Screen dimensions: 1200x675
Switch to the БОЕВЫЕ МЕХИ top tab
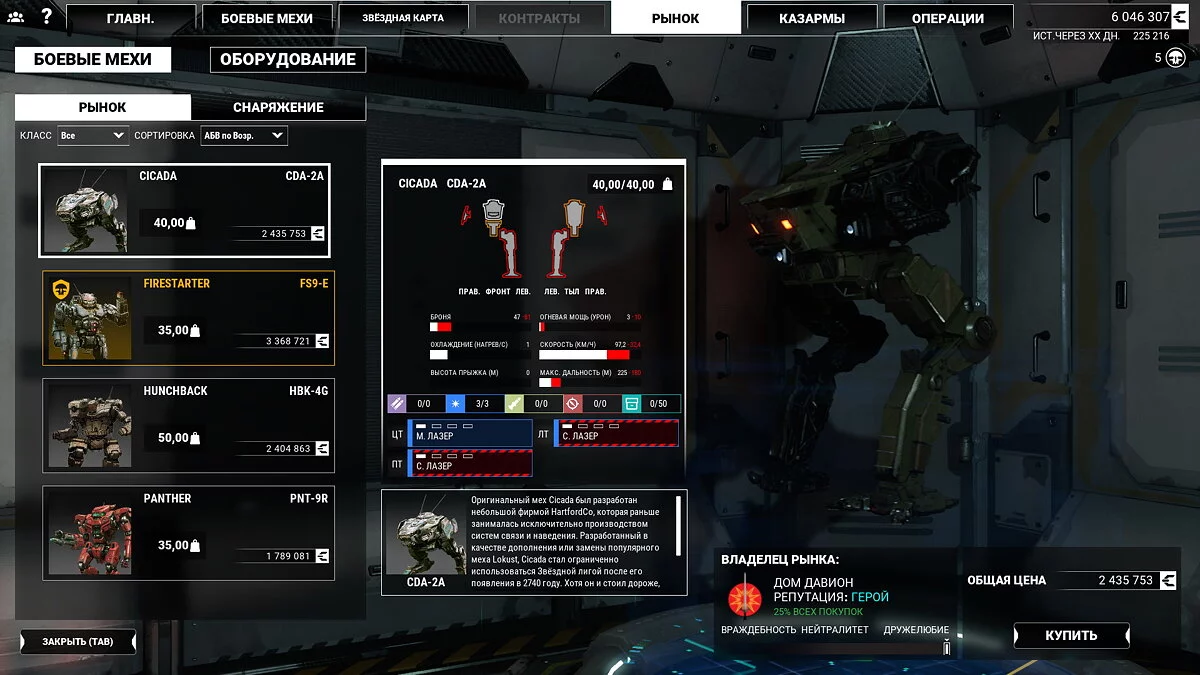[x=265, y=18]
